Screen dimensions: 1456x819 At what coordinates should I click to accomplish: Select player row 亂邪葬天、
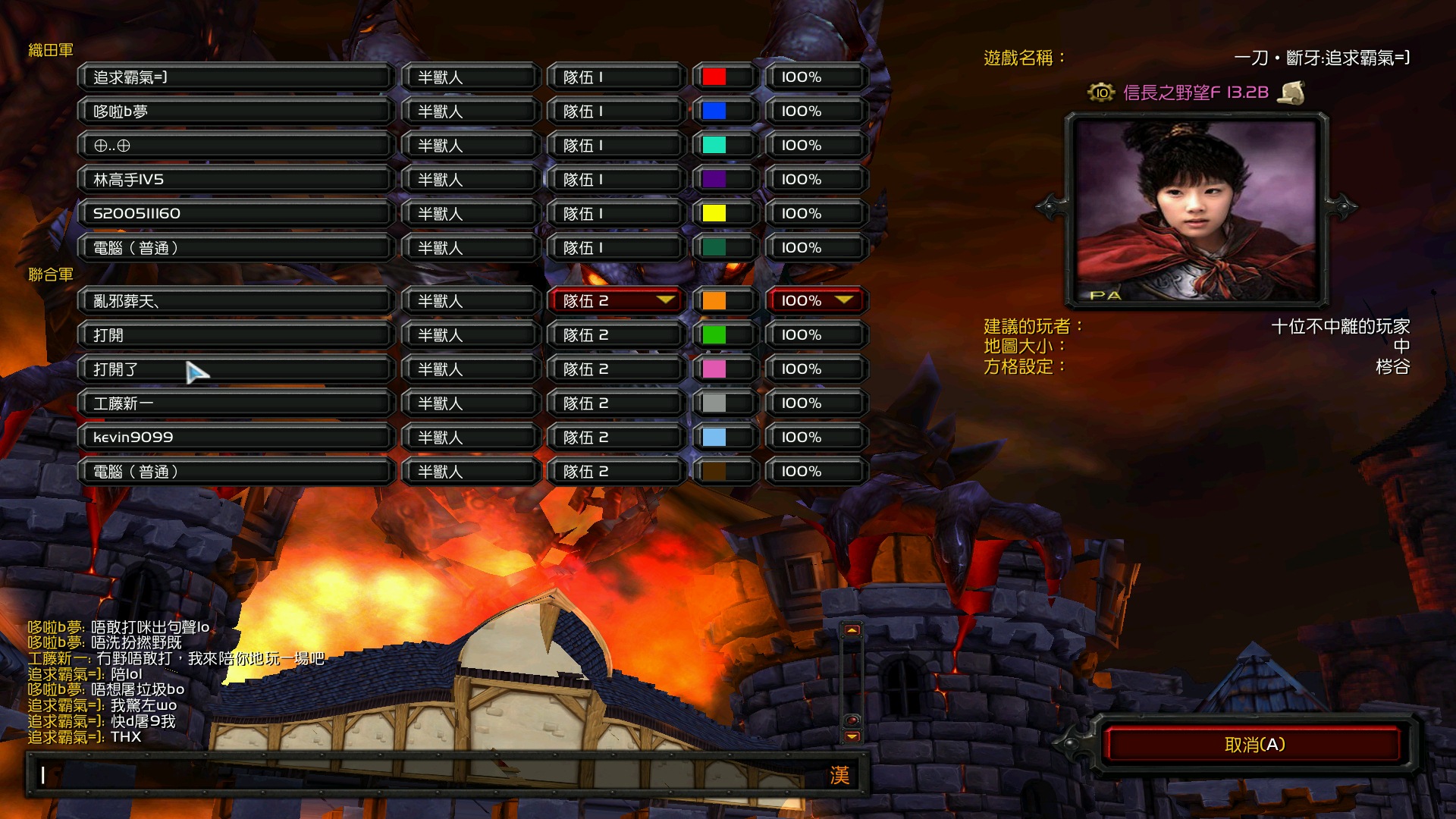[235, 301]
